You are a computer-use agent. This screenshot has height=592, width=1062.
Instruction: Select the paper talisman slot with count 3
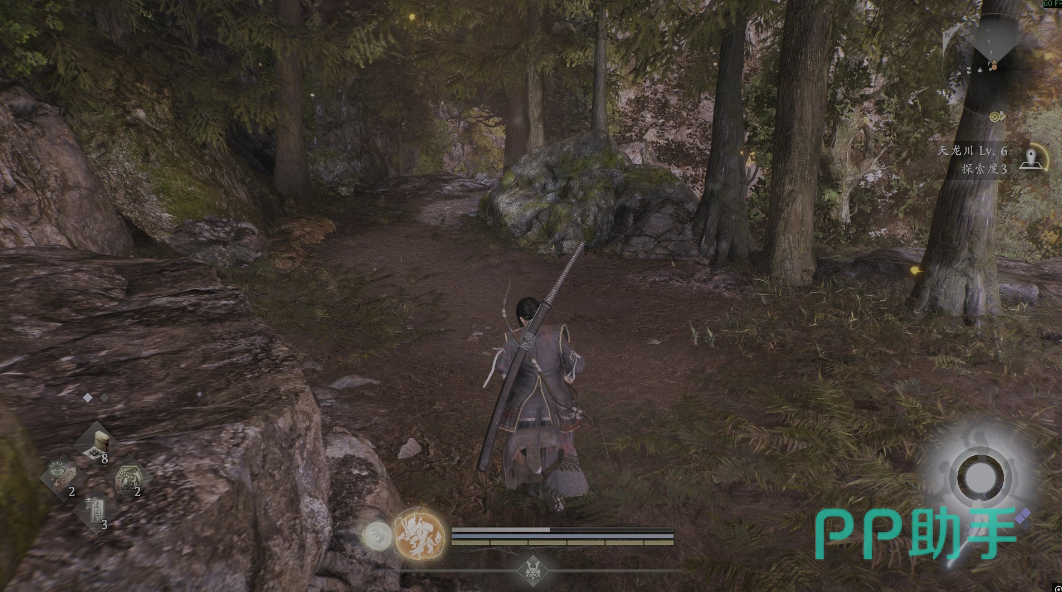tap(94, 510)
